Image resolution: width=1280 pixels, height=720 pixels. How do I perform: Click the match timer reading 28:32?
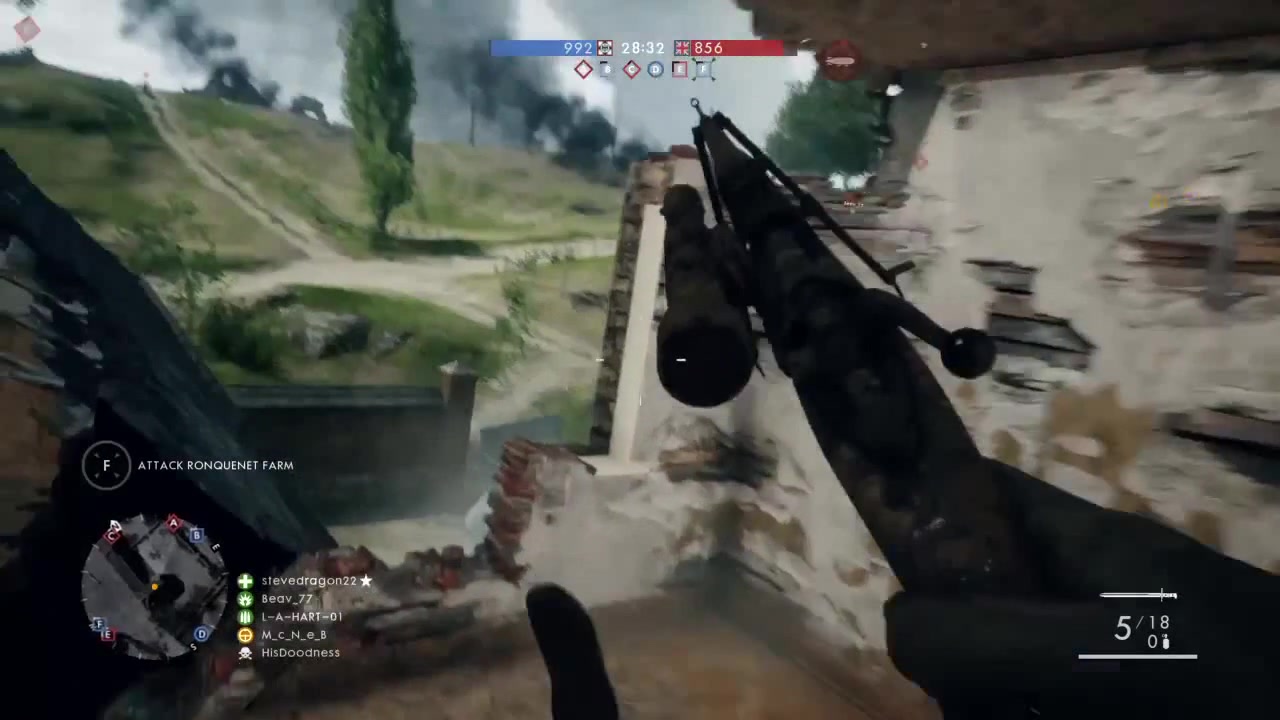(x=642, y=48)
